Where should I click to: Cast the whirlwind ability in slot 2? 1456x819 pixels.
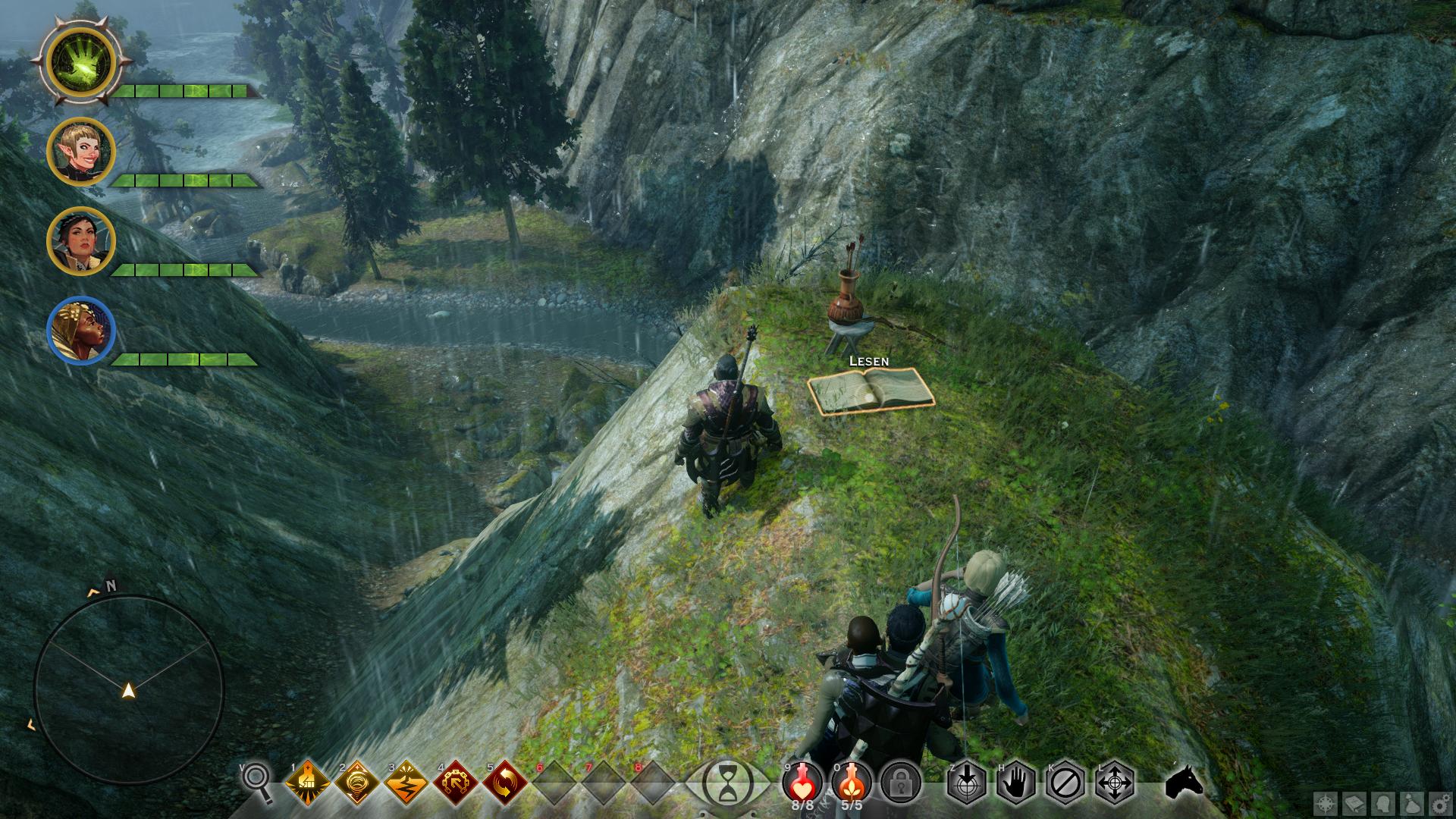click(356, 782)
